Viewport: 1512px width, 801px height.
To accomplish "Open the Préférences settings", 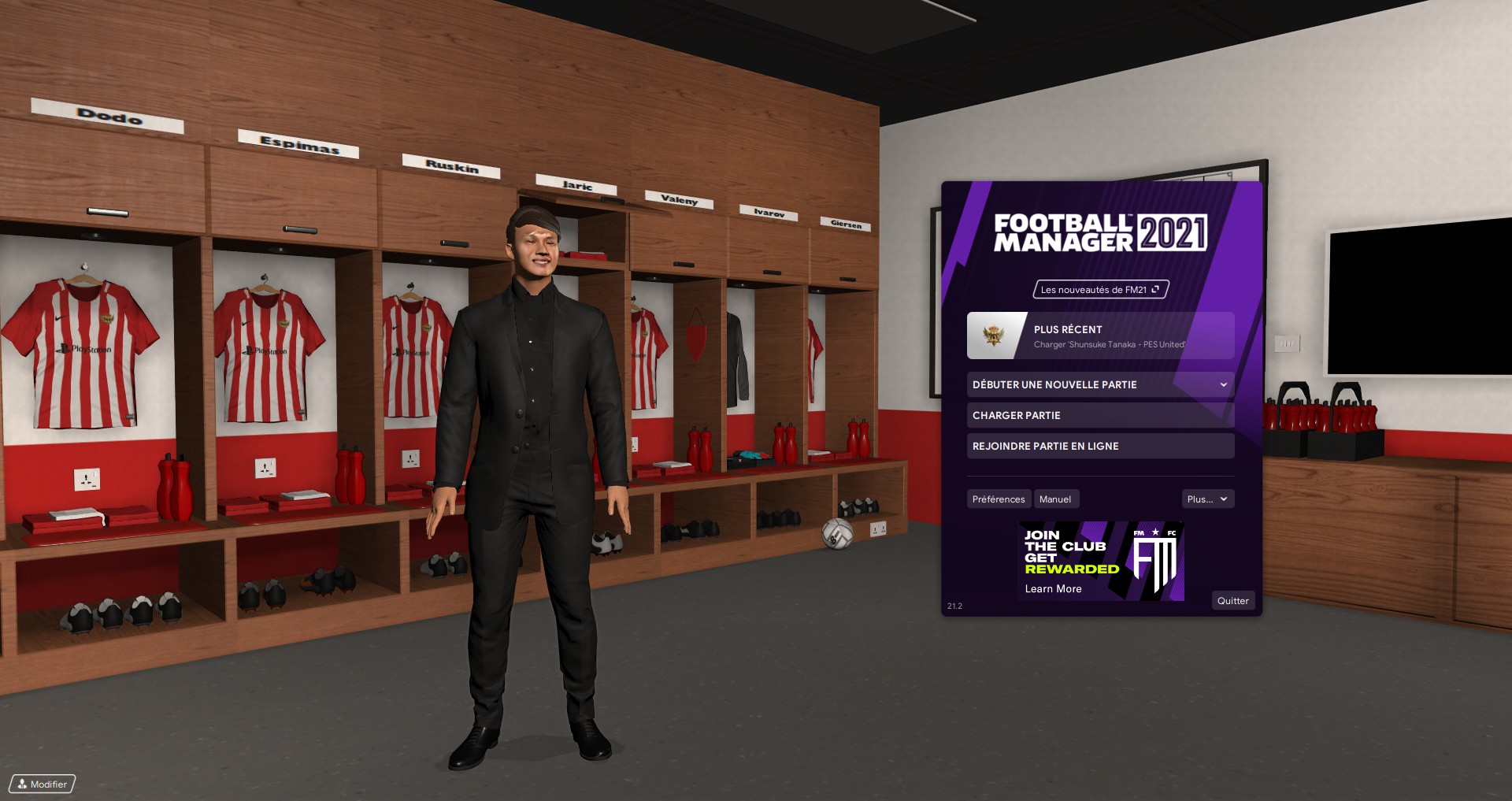I will click(x=998, y=499).
